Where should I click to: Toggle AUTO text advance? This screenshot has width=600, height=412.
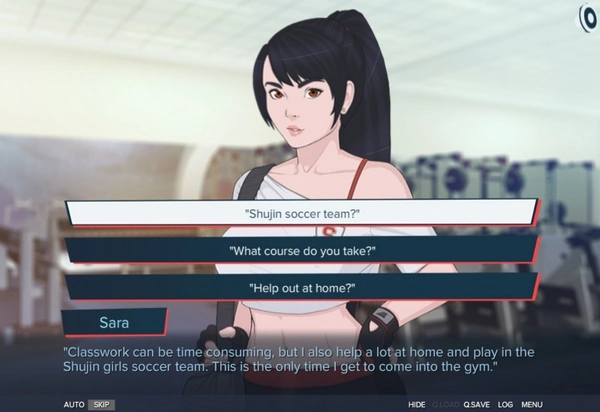coord(74,404)
